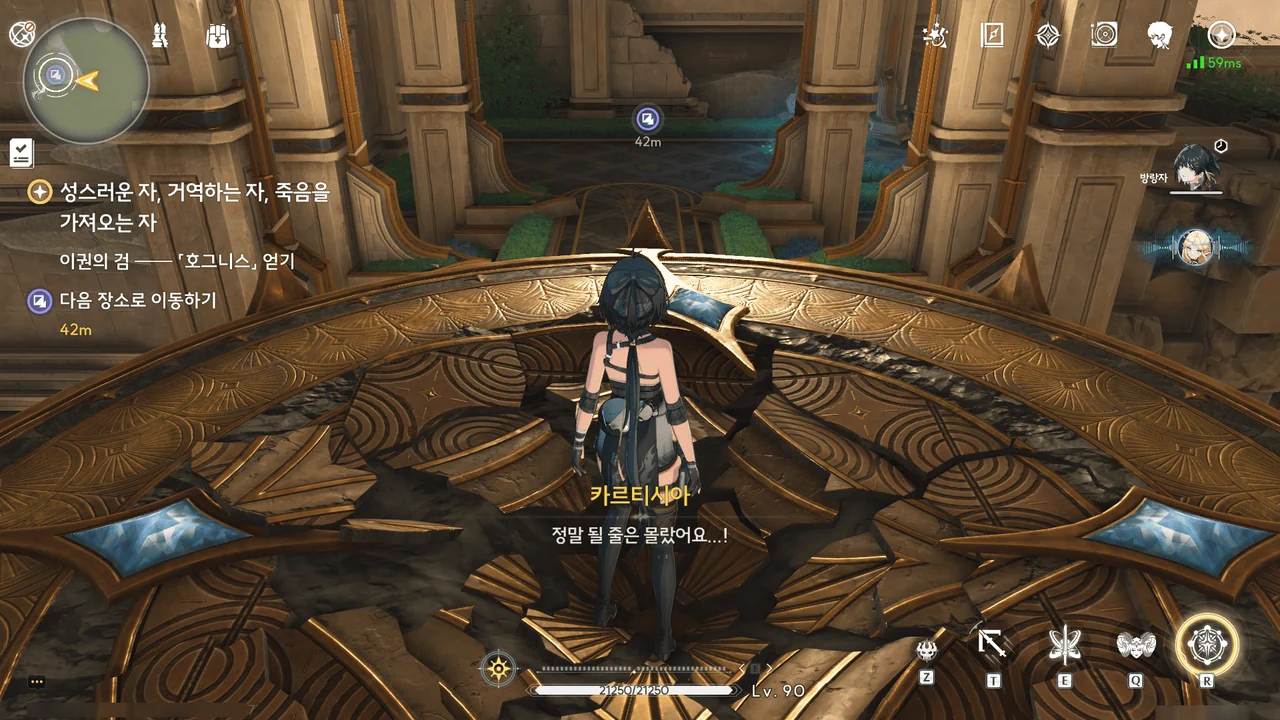
Task: Activate the horned mask echo skill
Action: (x=1136, y=646)
